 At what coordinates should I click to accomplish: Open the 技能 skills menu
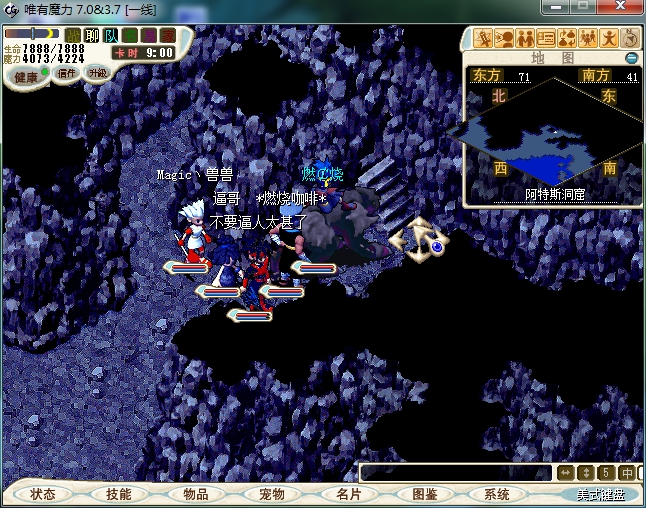pos(119,494)
